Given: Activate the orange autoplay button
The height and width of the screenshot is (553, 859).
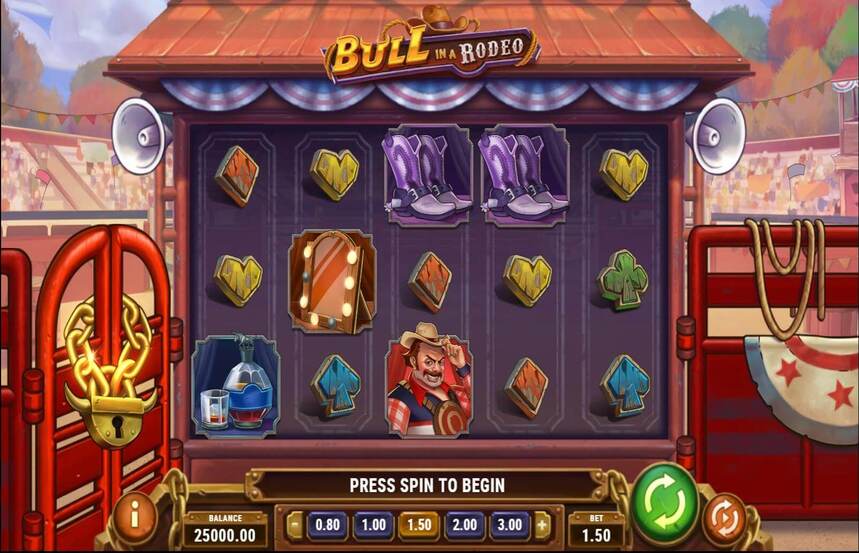Looking at the screenshot, I should [x=724, y=518].
